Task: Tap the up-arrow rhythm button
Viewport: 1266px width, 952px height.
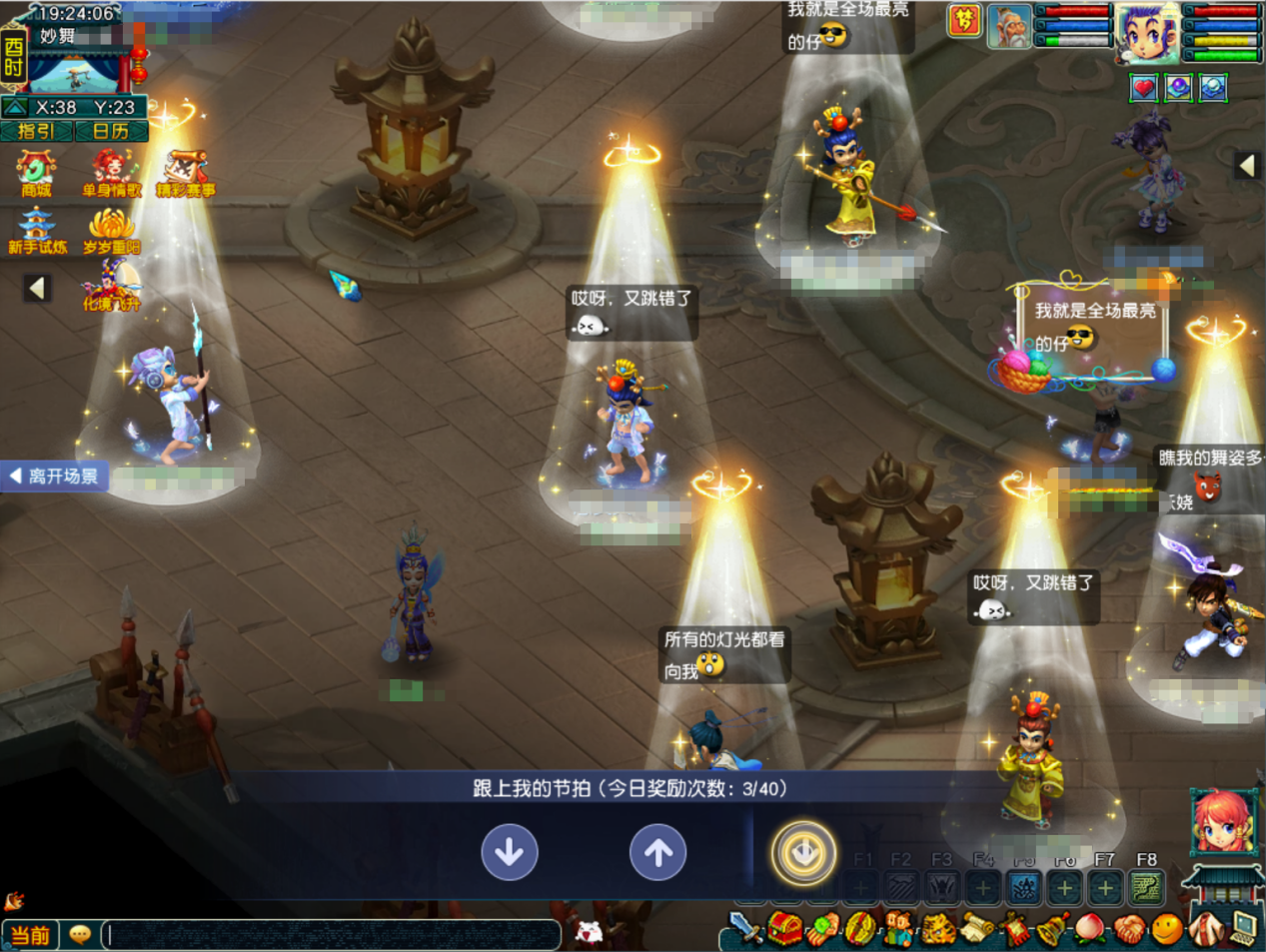Action: (x=657, y=852)
